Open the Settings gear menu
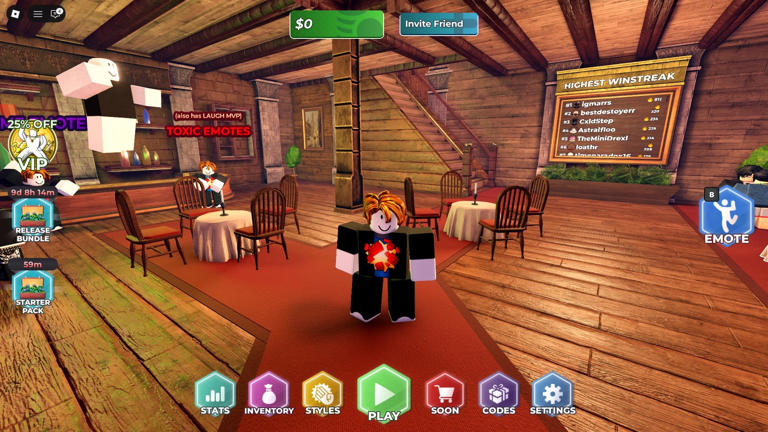768x432 pixels. point(552,393)
